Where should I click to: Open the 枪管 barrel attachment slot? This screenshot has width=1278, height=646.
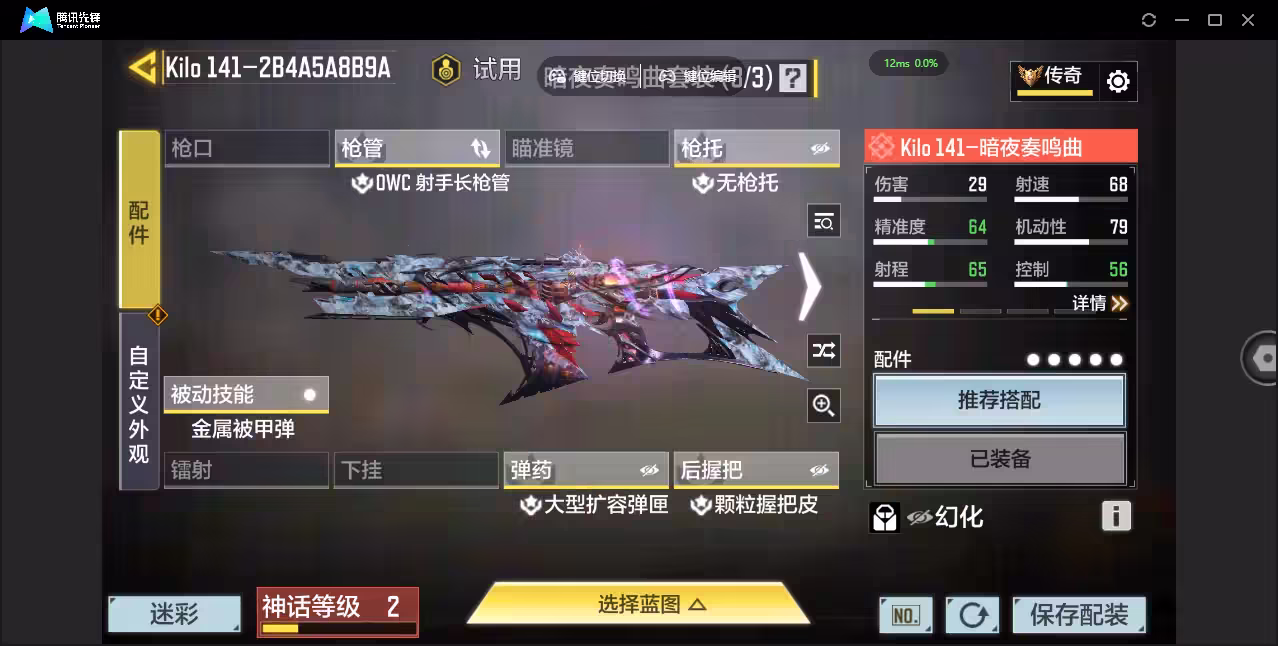coord(416,148)
